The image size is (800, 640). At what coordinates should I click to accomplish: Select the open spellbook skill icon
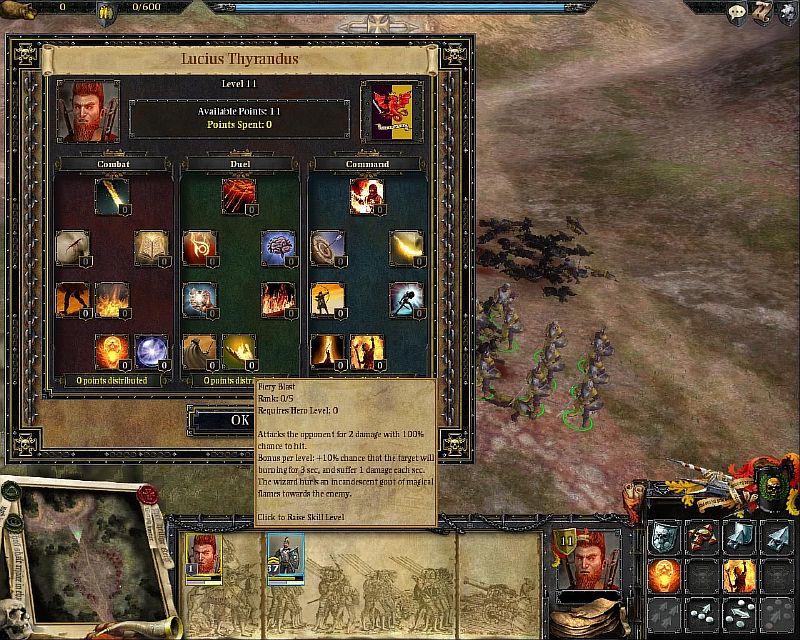(151, 248)
